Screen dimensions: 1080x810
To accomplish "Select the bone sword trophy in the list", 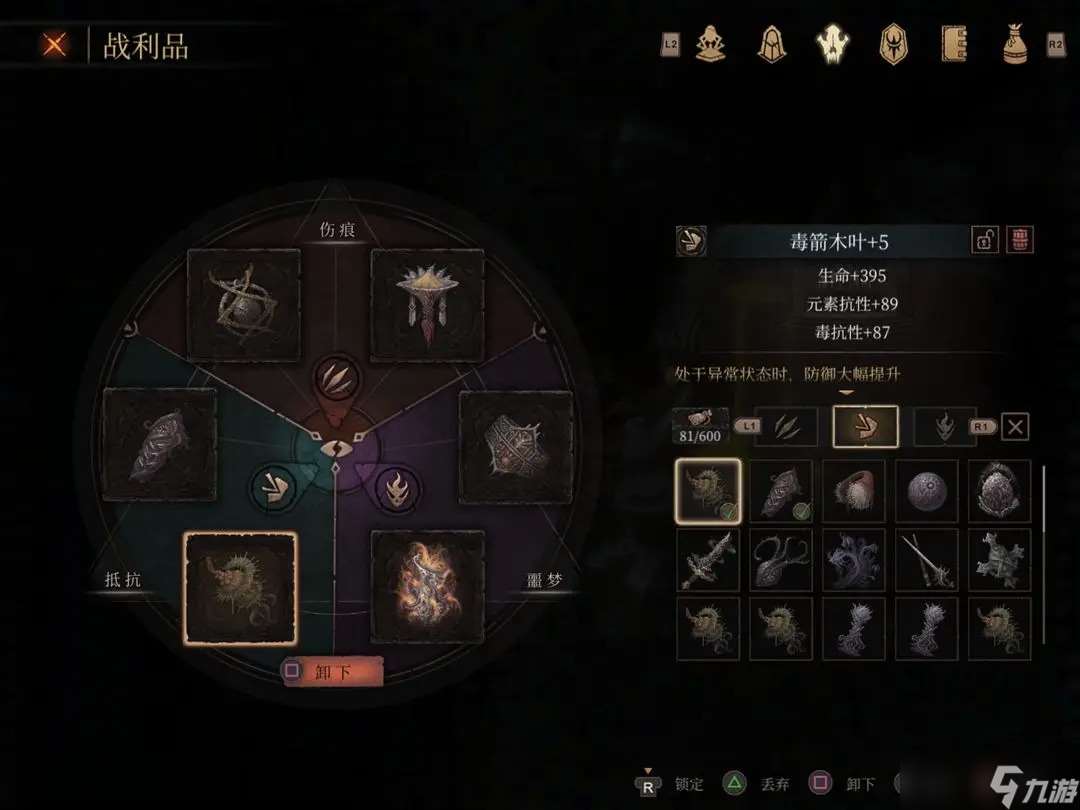I will tap(708, 560).
